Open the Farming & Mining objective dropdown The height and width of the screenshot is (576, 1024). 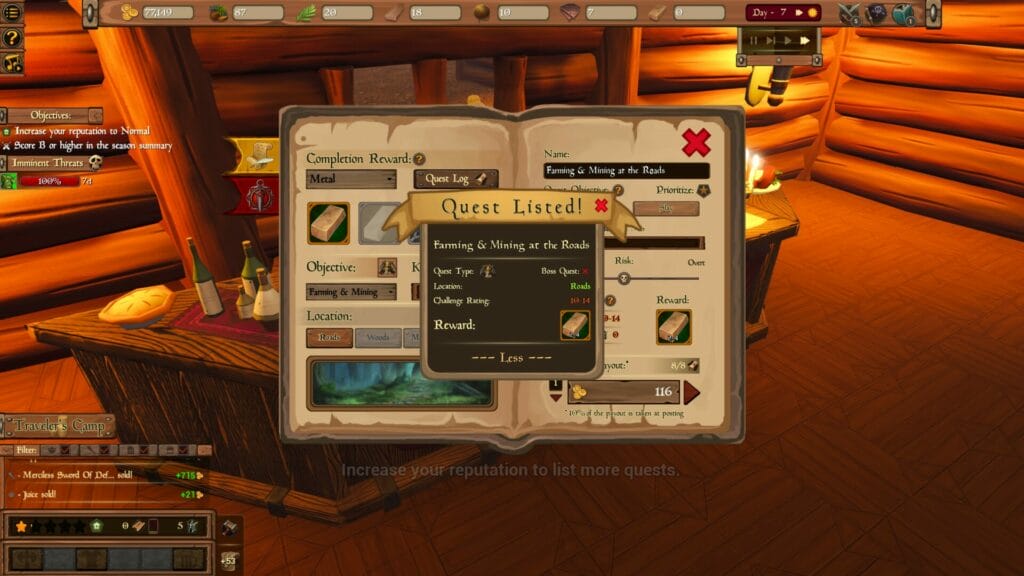[351, 292]
